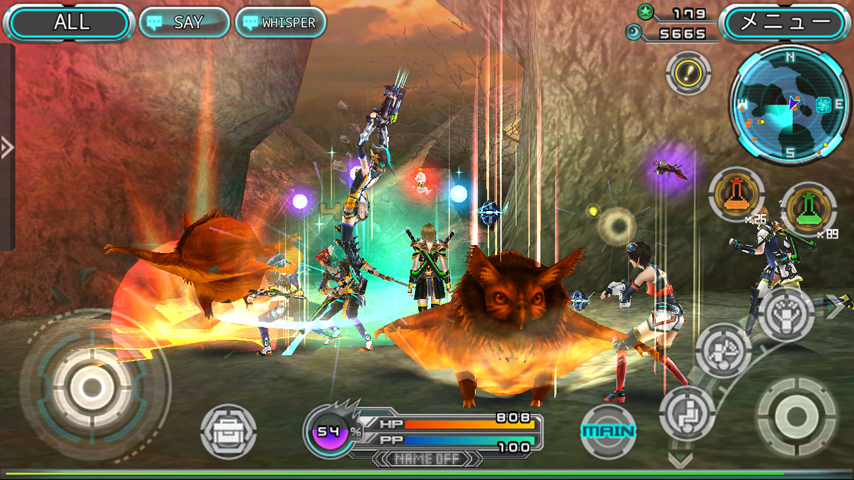The height and width of the screenshot is (480, 854).
Task: Expand the left edge side panel arrow
Action: pyautogui.click(x=7, y=148)
